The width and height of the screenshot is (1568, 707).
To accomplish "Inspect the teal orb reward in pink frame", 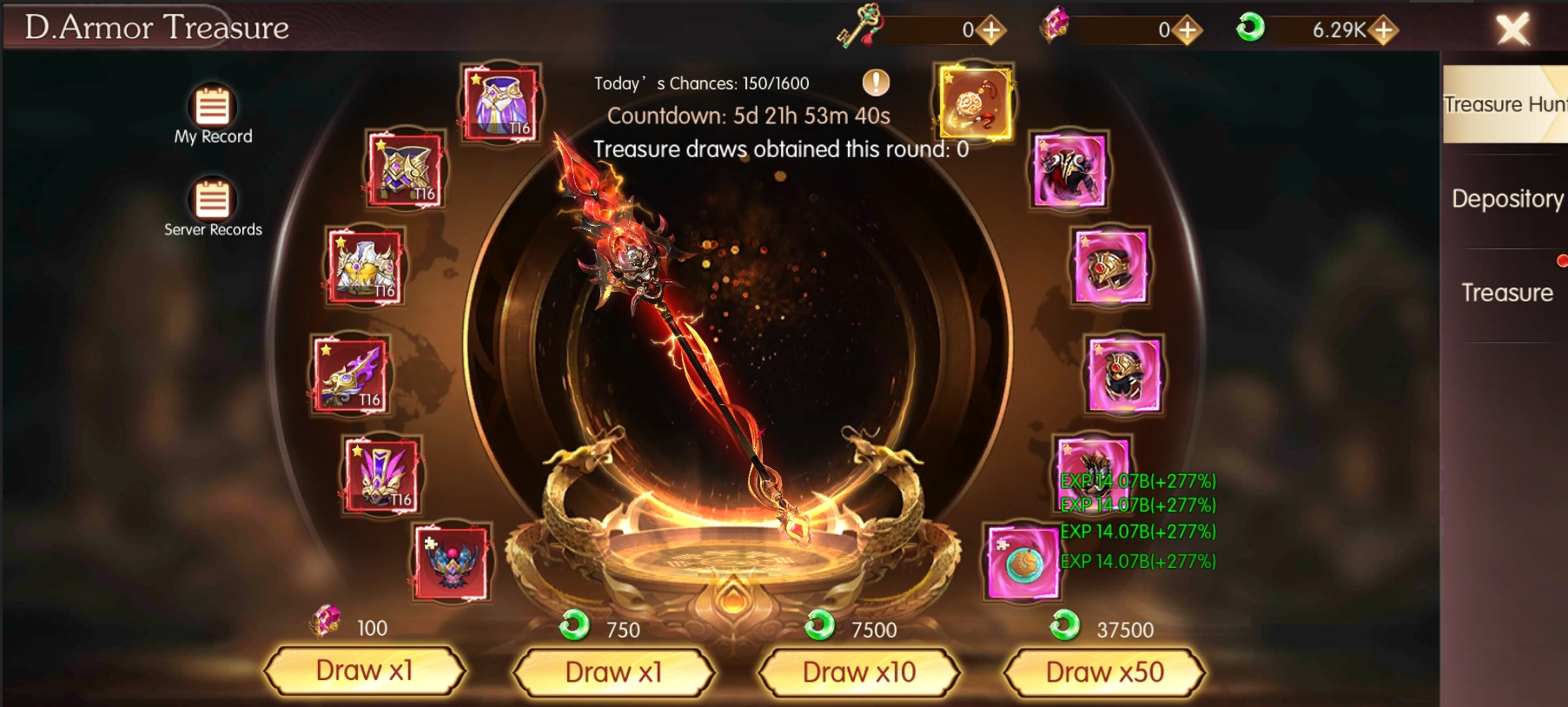I will tap(1022, 562).
